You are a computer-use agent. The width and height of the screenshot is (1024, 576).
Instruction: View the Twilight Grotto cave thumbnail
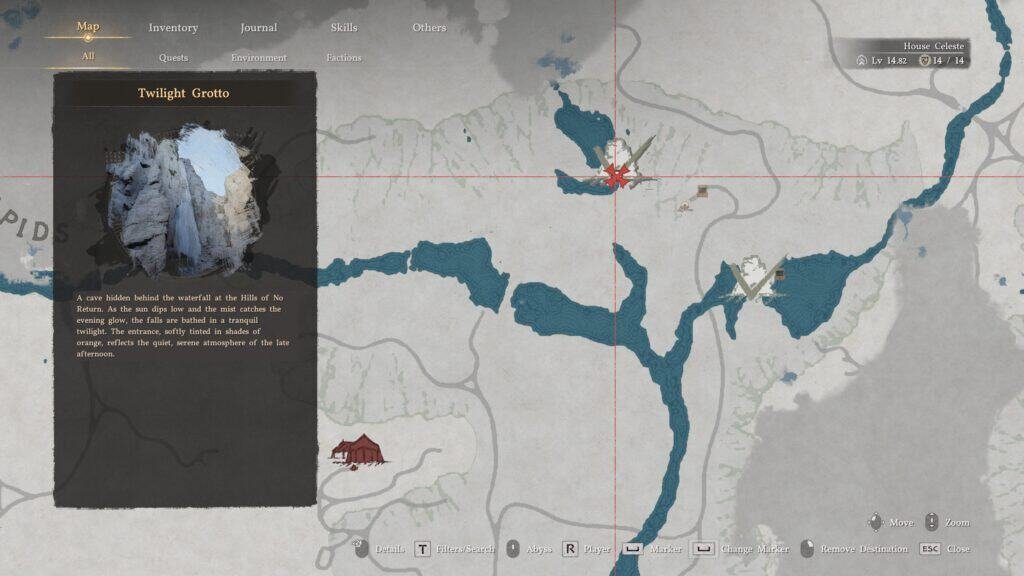(185, 200)
